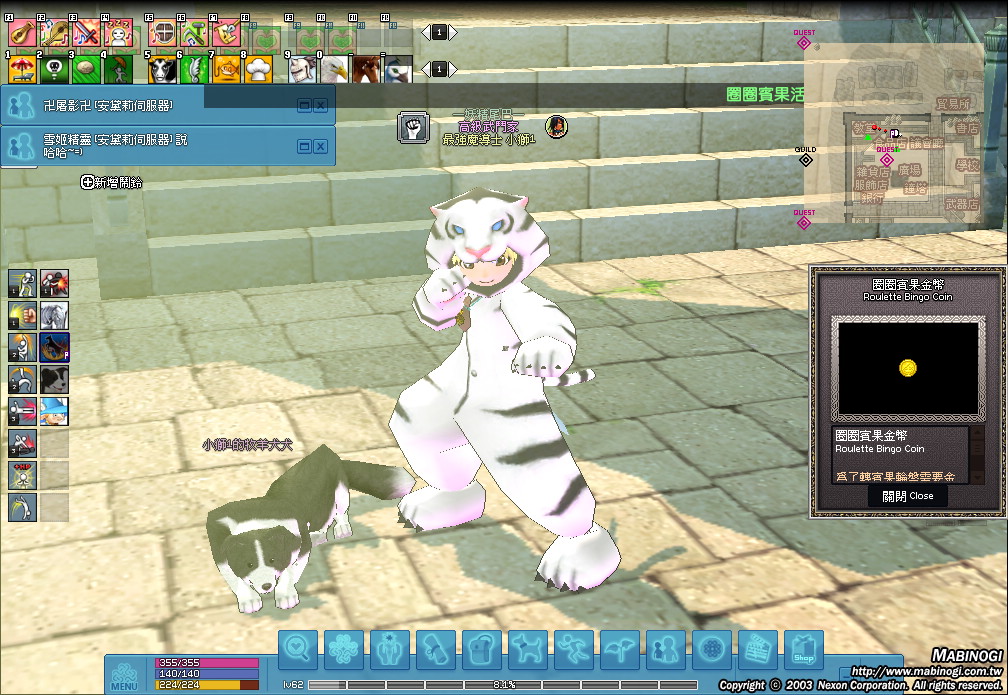Maximize the 卍屠影卍 message window
The height and width of the screenshot is (695, 1008).
pos(304,104)
